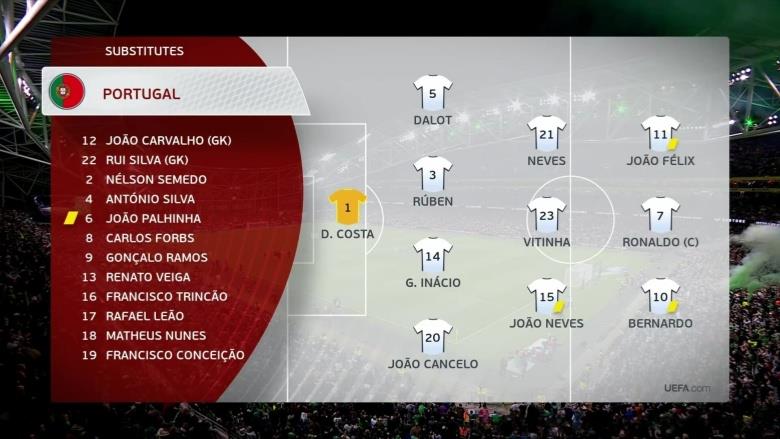Select João Félix's number 11 shirt
The height and width of the screenshot is (439, 780).
click(x=660, y=133)
